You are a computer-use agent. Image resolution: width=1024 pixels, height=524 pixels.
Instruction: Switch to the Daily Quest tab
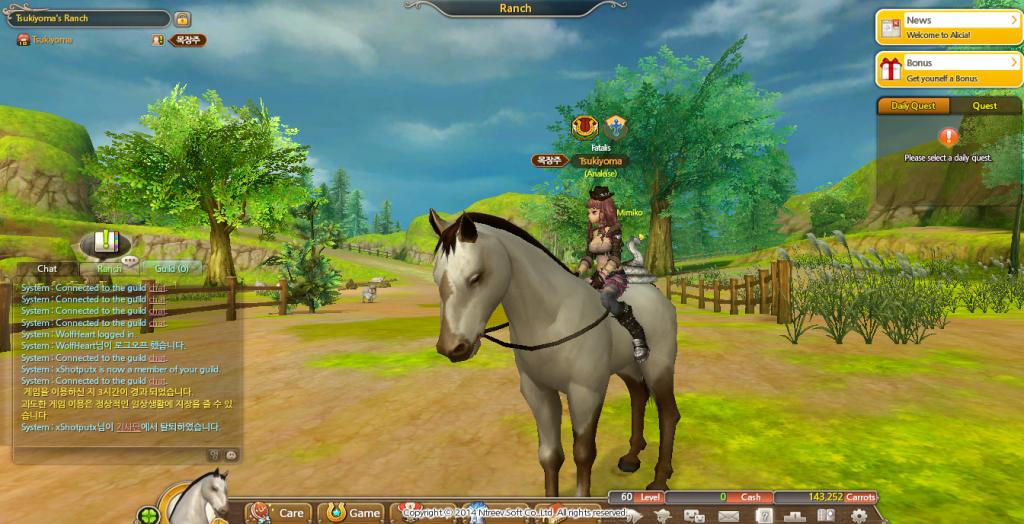point(913,106)
